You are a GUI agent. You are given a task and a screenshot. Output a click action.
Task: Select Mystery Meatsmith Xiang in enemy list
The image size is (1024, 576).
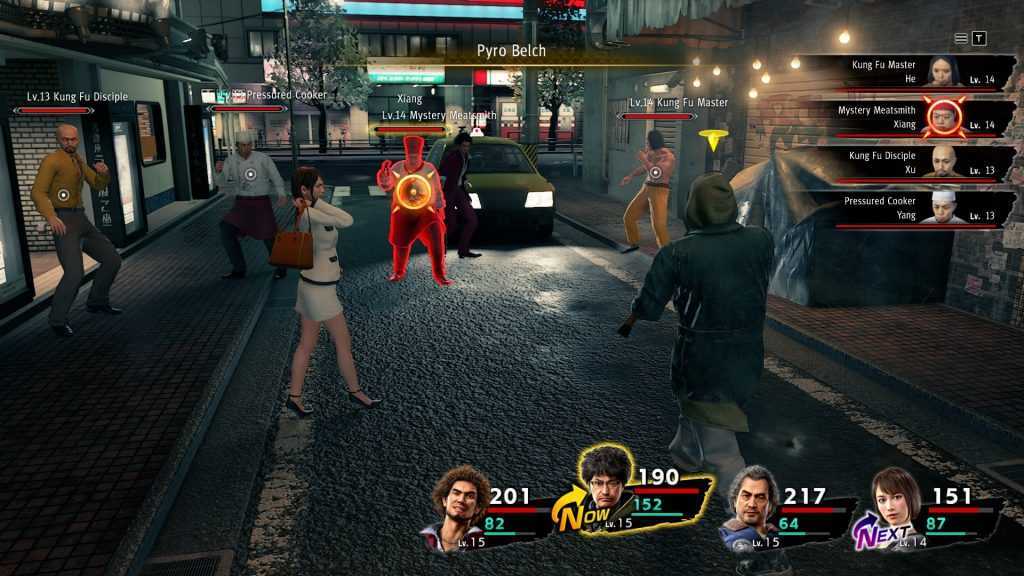[910, 117]
